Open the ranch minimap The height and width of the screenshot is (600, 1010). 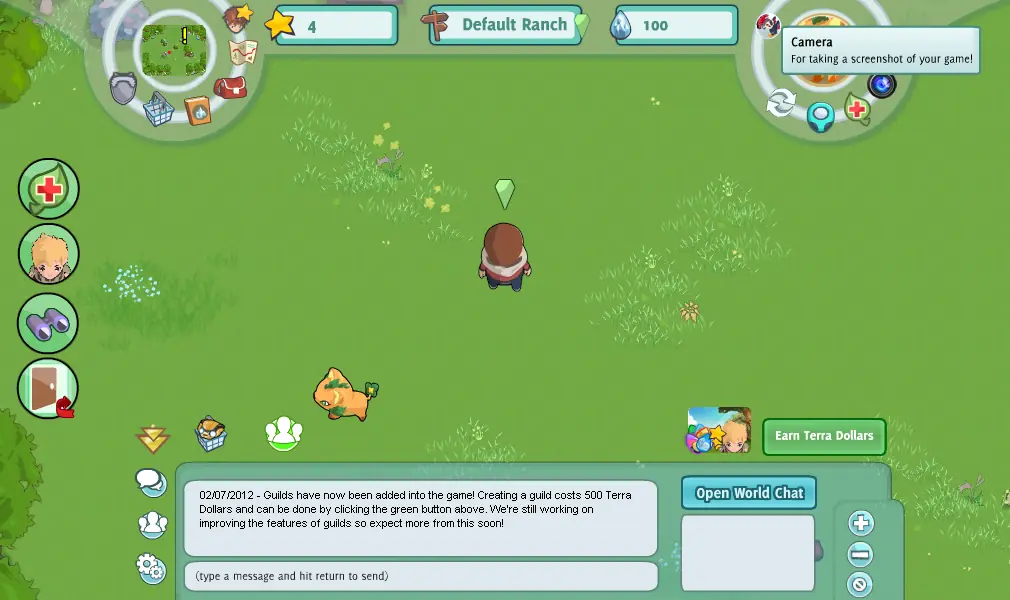(174, 48)
